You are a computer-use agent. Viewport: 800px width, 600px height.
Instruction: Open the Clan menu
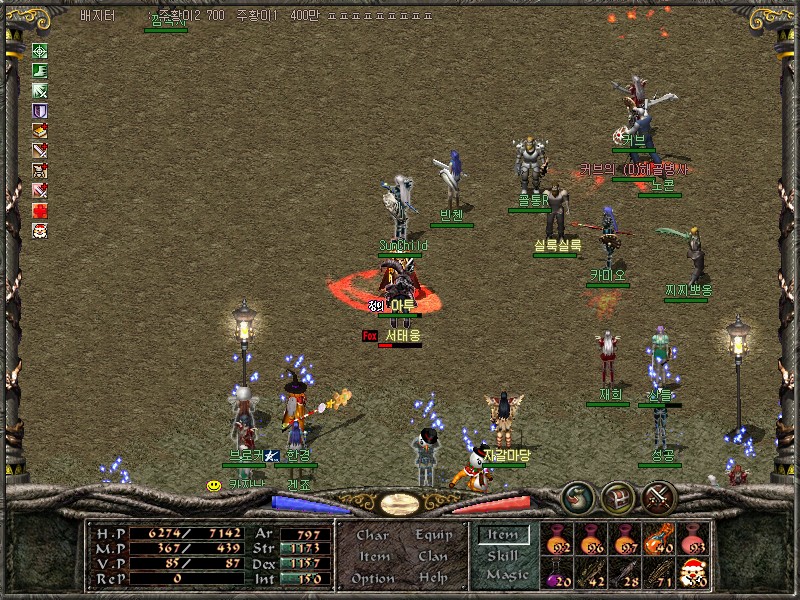click(x=432, y=556)
